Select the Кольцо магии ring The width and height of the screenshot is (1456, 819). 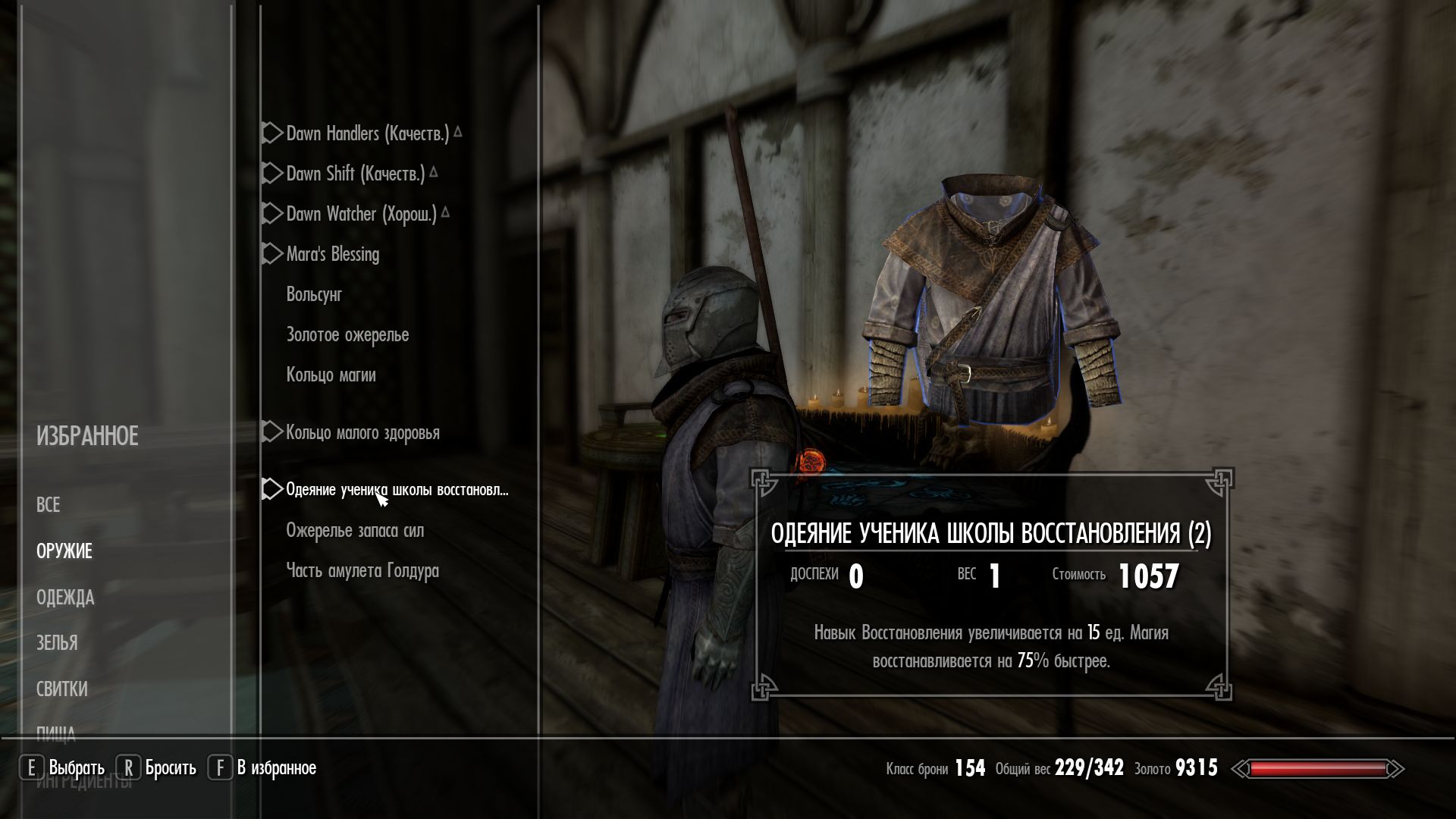tap(331, 375)
